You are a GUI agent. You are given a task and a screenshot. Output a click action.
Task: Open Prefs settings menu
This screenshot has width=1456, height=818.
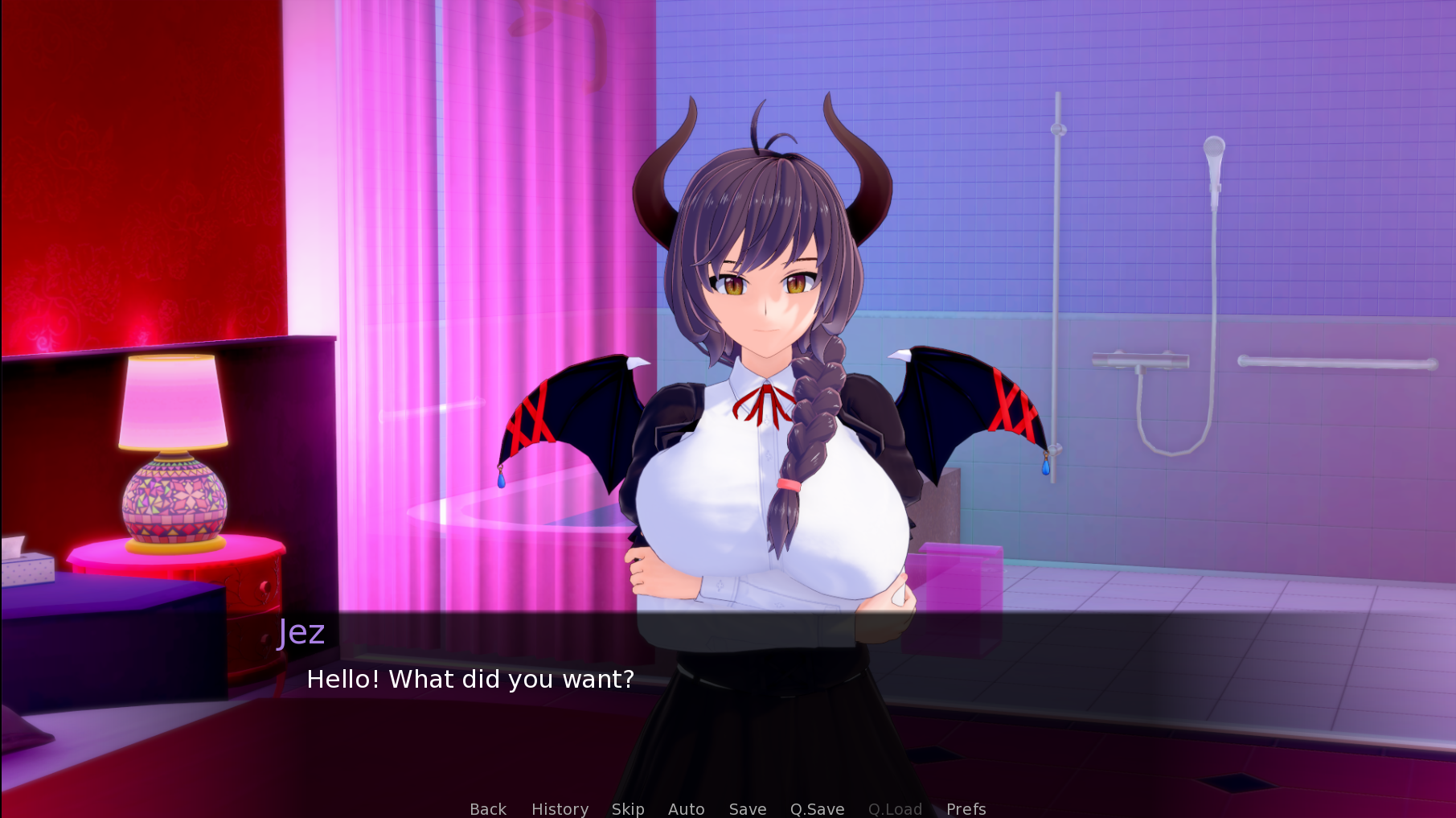966,808
